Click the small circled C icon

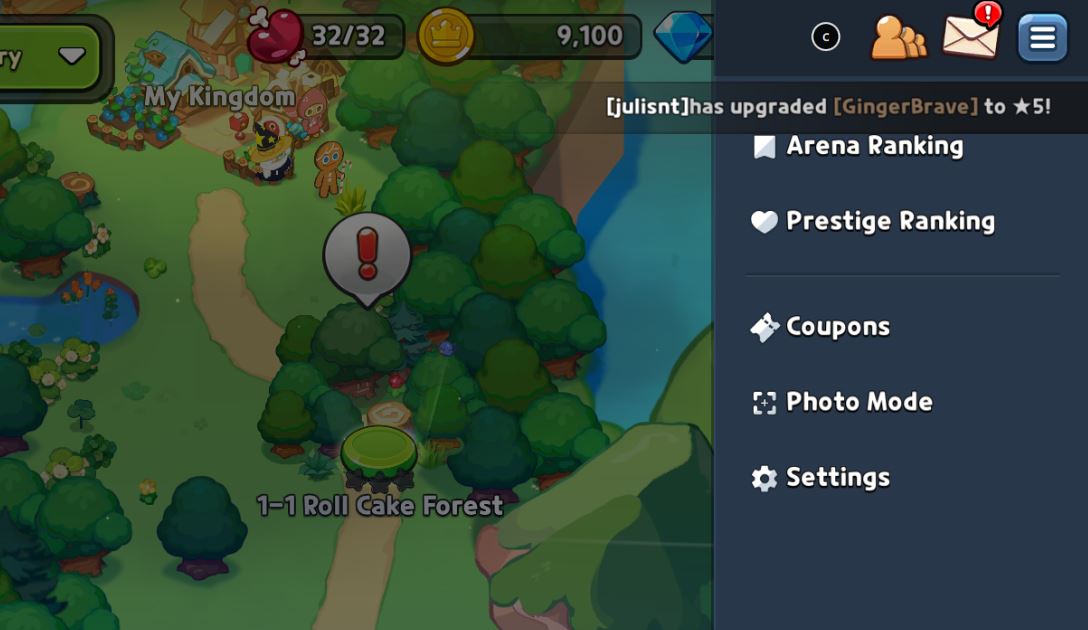pyautogui.click(x=825, y=37)
